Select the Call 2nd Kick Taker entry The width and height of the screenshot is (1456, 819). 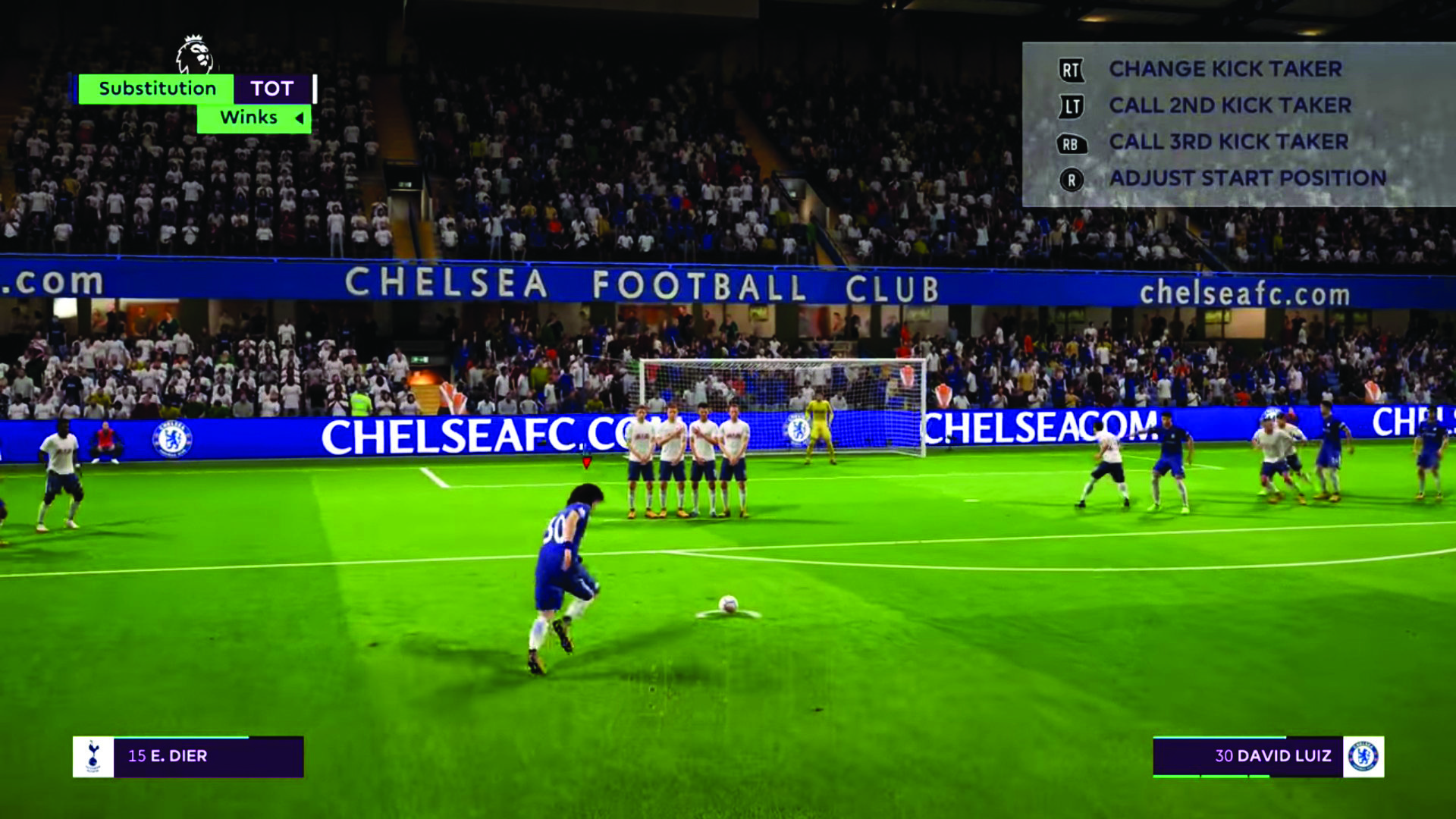click(1230, 105)
